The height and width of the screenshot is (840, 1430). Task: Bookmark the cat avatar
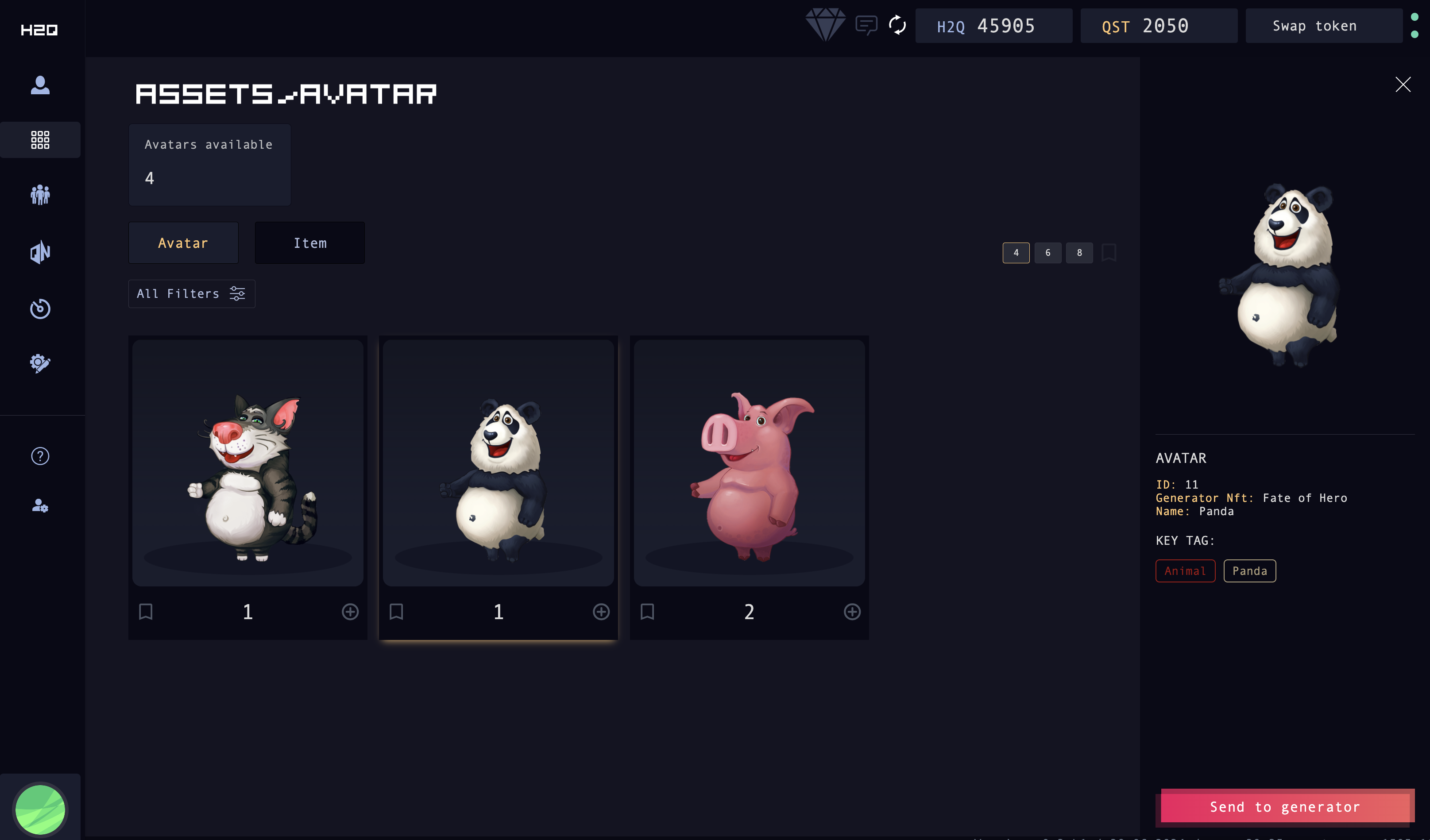click(x=146, y=612)
